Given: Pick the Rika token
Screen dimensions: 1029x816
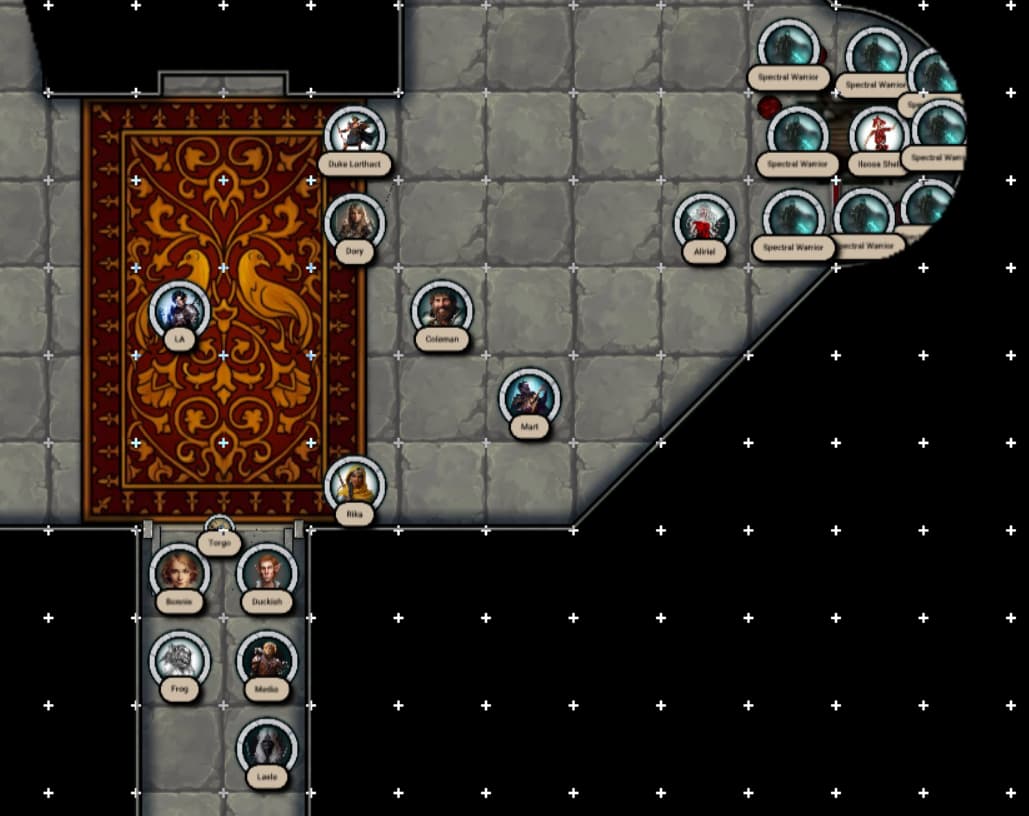Looking at the screenshot, I should click(354, 485).
